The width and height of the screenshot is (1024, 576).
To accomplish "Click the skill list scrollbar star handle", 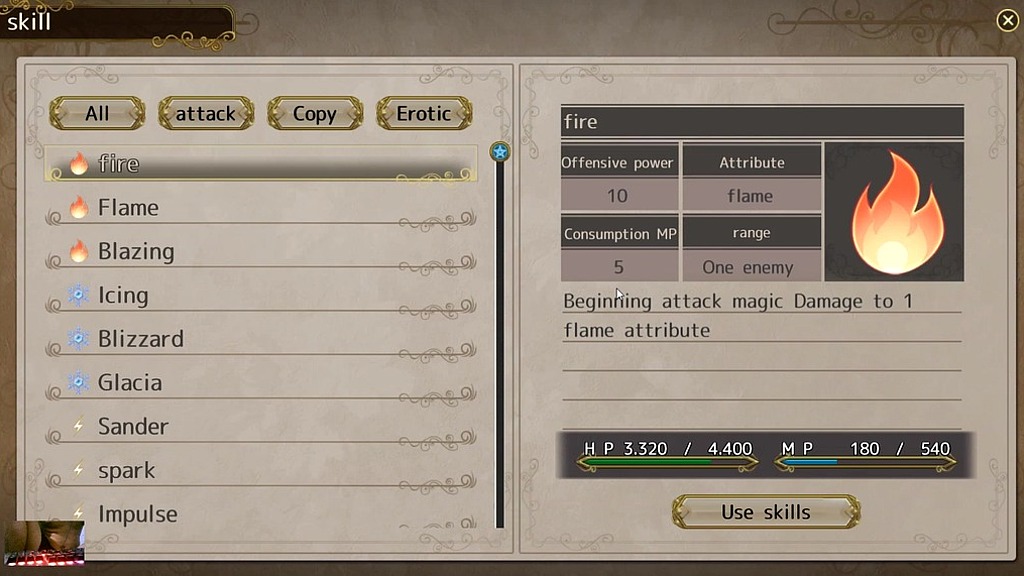I will click(x=500, y=152).
